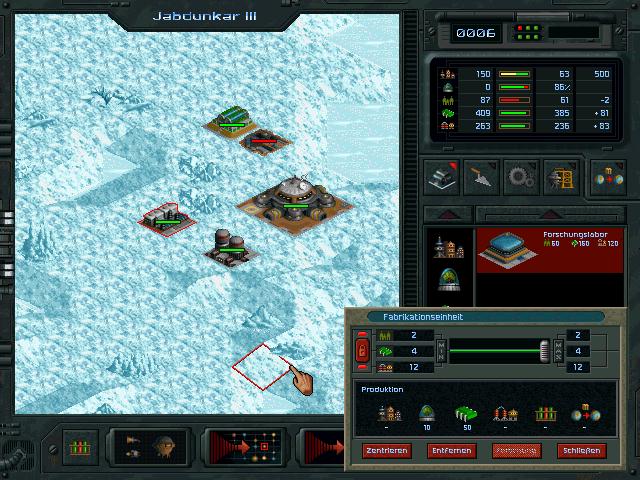
Task: Choose the biodome category icon in list
Action: [x=447, y=281]
